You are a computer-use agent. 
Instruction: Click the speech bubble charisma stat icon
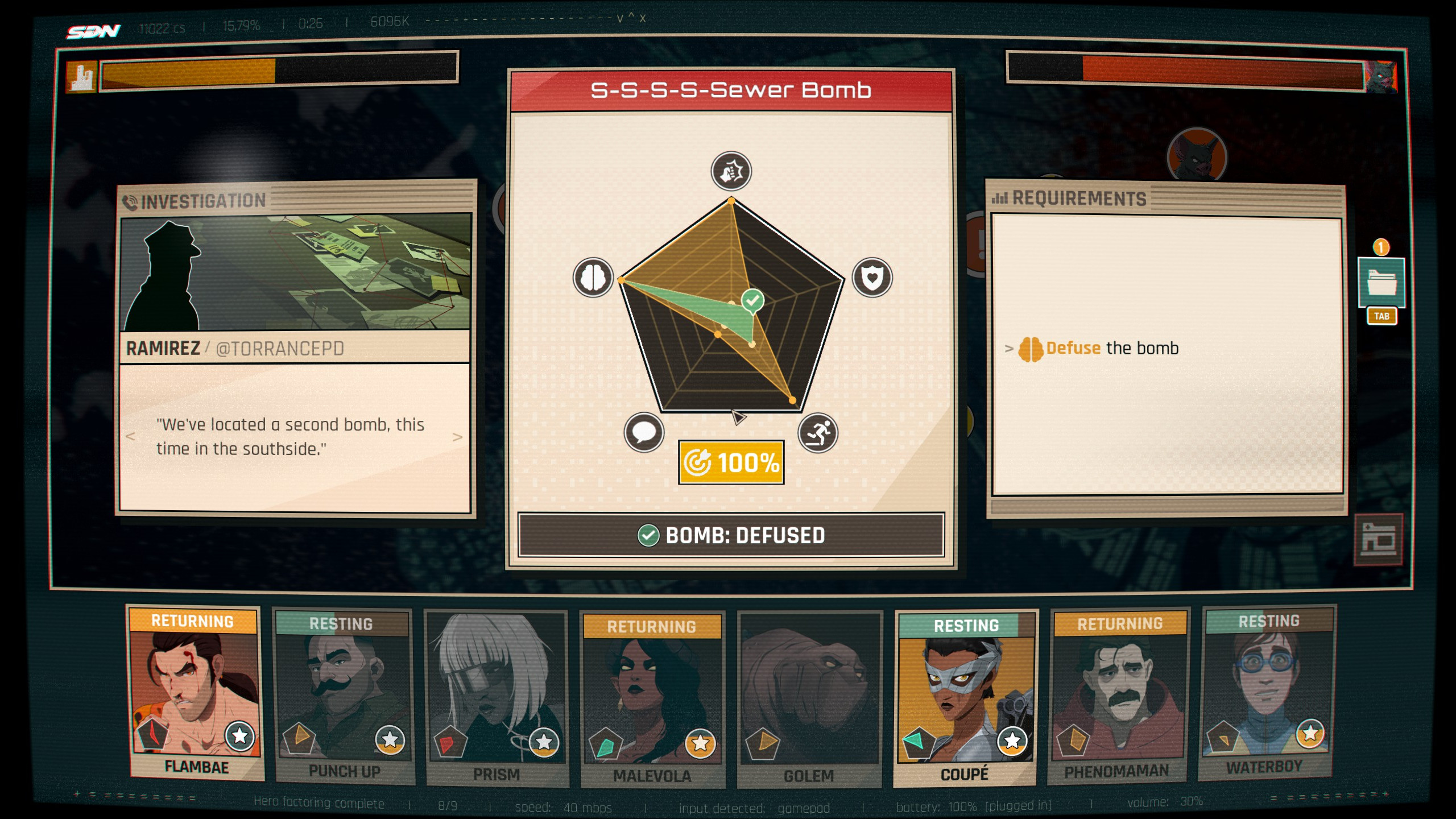click(x=644, y=432)
